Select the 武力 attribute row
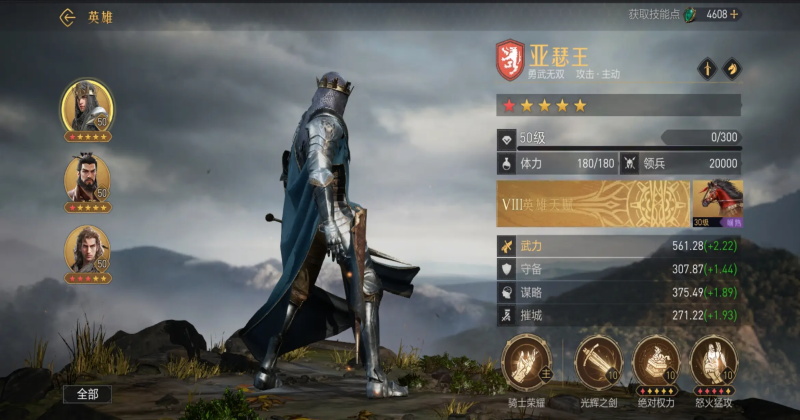Image resolution: width=800 pixels, height=420 pixels. [618, 246]
